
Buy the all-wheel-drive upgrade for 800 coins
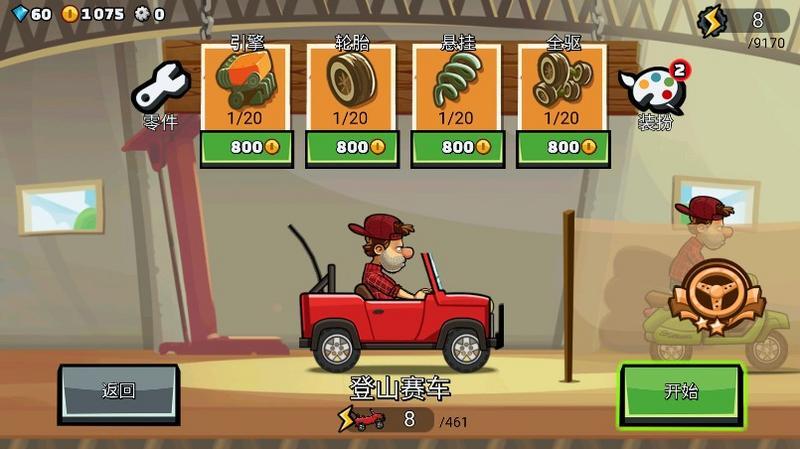561,147
